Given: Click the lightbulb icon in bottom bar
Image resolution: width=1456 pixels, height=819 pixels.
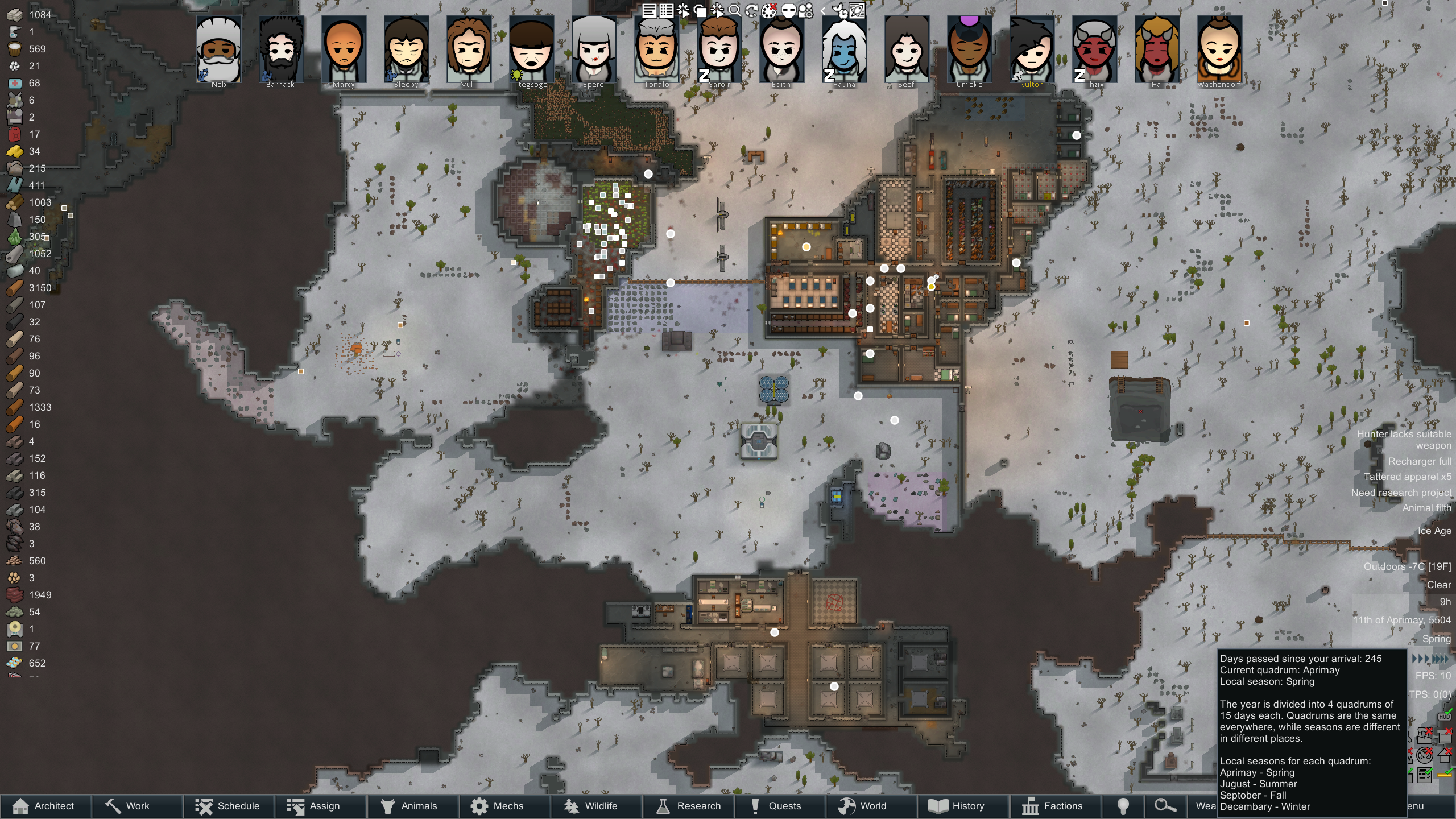Looking at the screenshot, I should (x=1123, y=806).
